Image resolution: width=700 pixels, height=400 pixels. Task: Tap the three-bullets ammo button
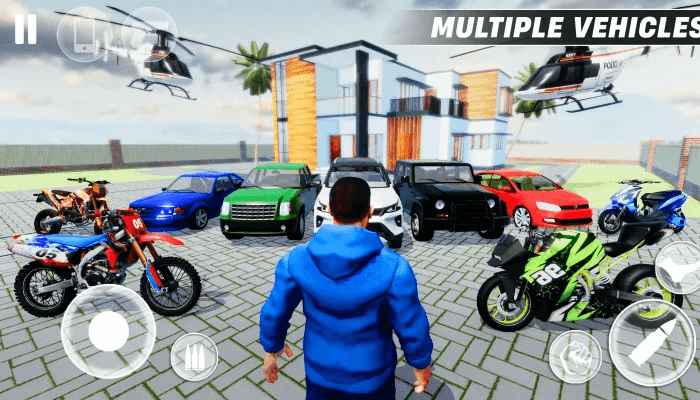click(193, 357)
